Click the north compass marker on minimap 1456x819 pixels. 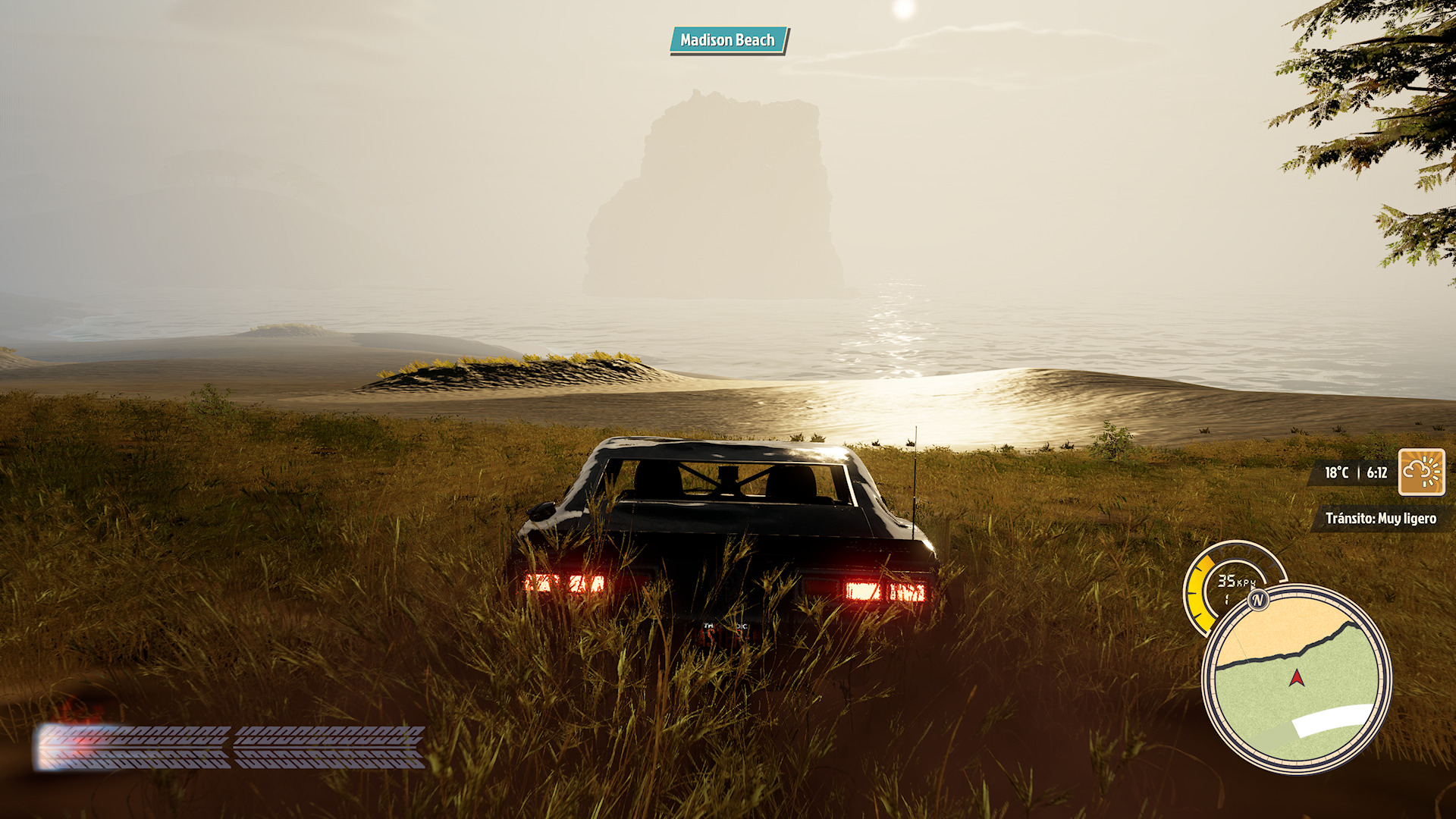tap(1258, 601)
